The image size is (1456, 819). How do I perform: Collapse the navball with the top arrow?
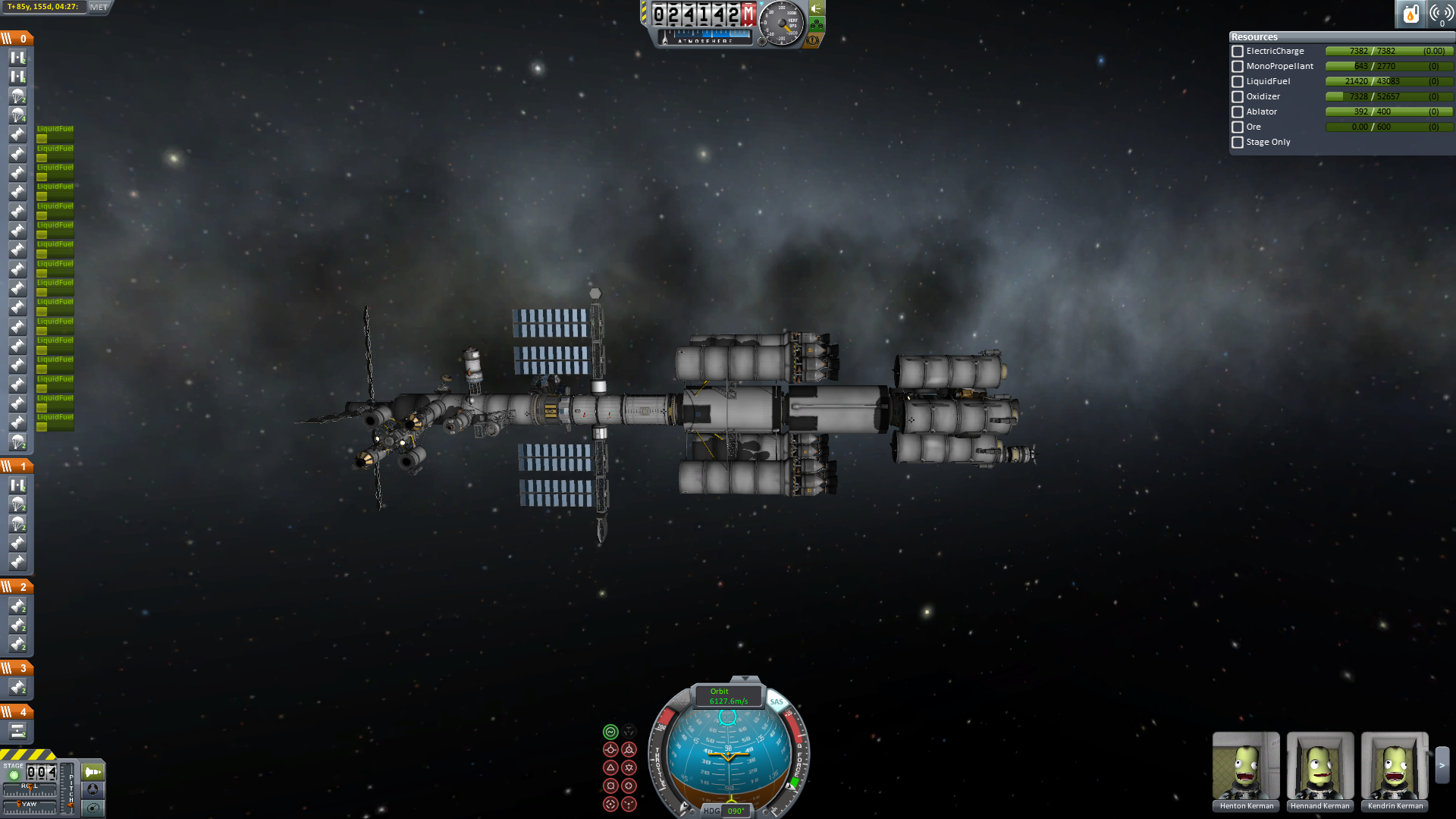tap(745, 679)
